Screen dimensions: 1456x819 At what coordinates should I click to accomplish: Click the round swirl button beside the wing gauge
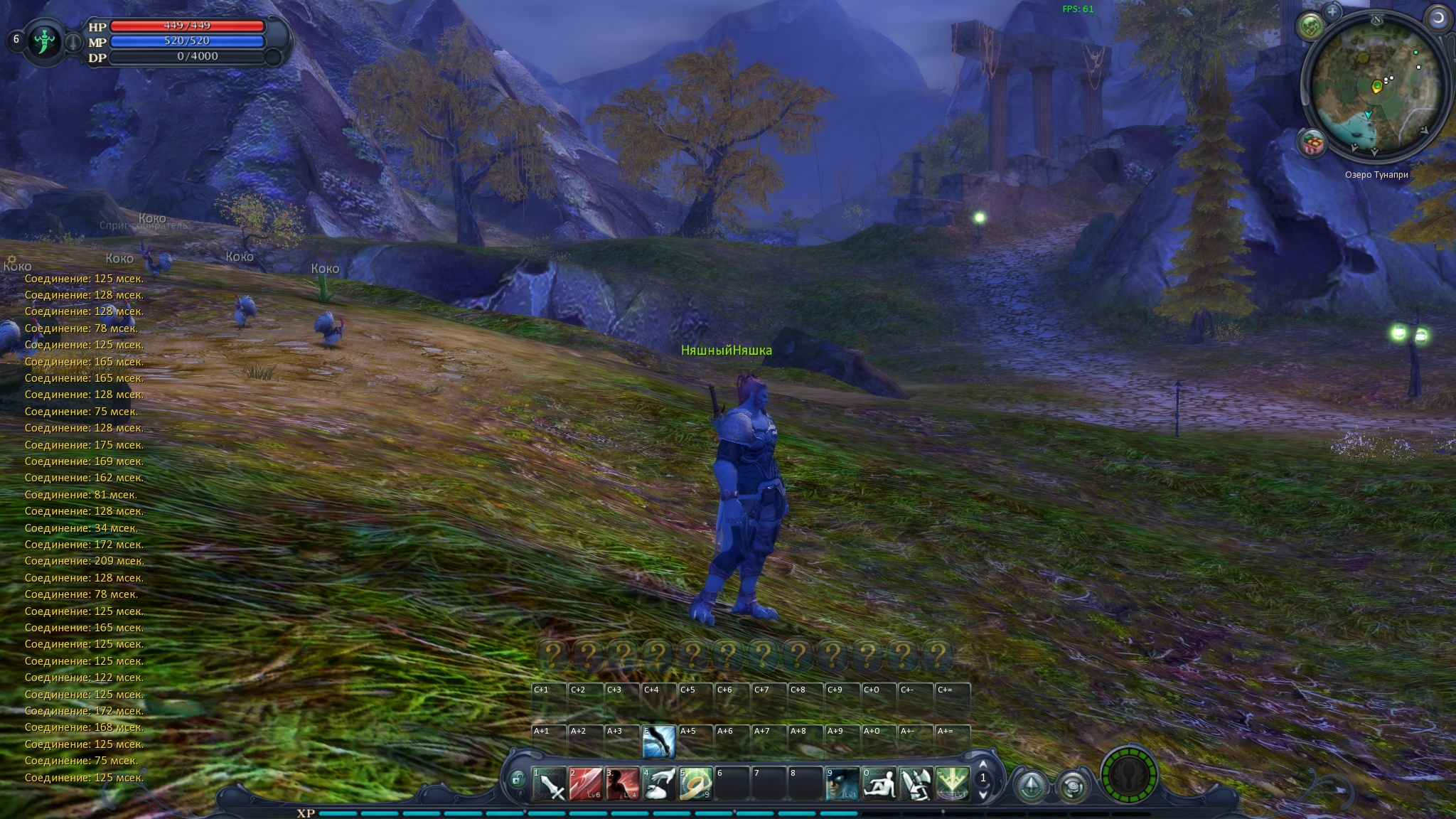(x=1072, y=786)
